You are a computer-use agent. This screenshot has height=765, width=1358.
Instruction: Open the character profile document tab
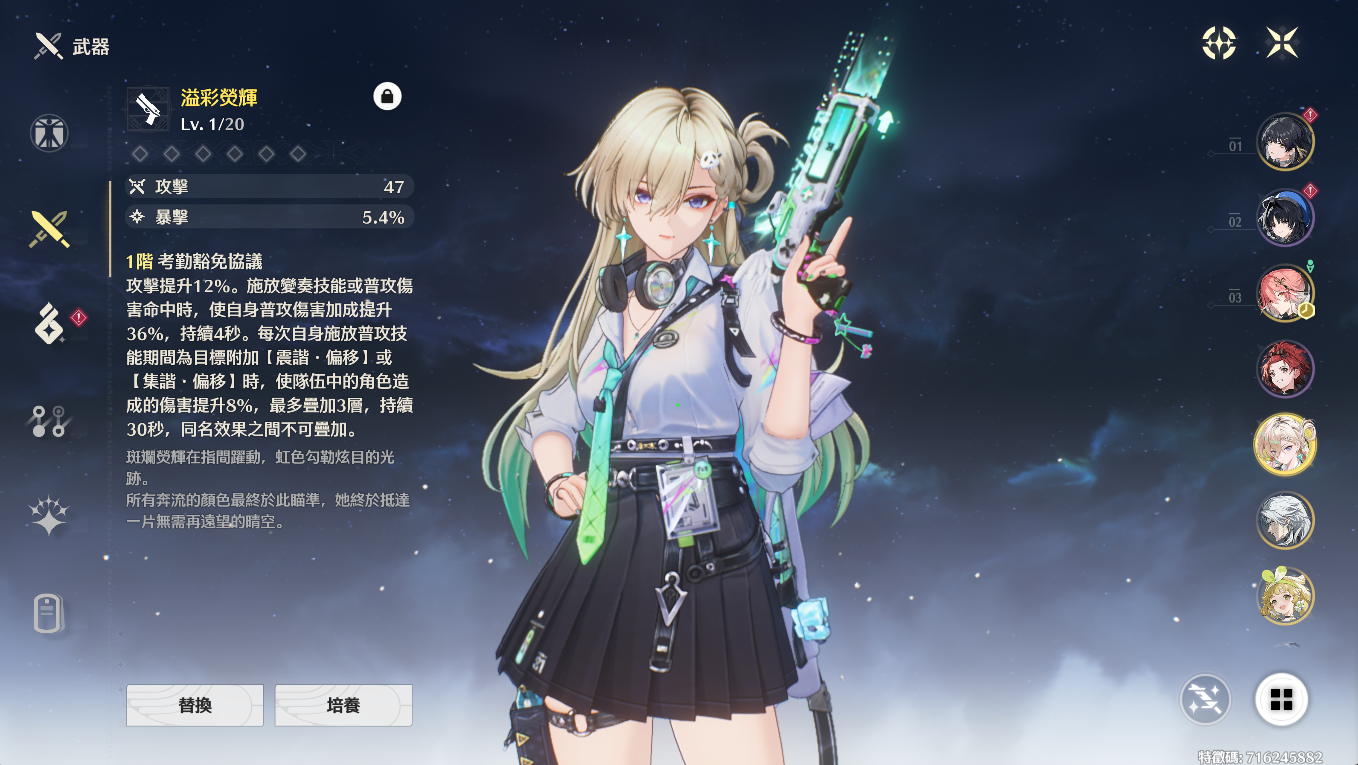48,613
